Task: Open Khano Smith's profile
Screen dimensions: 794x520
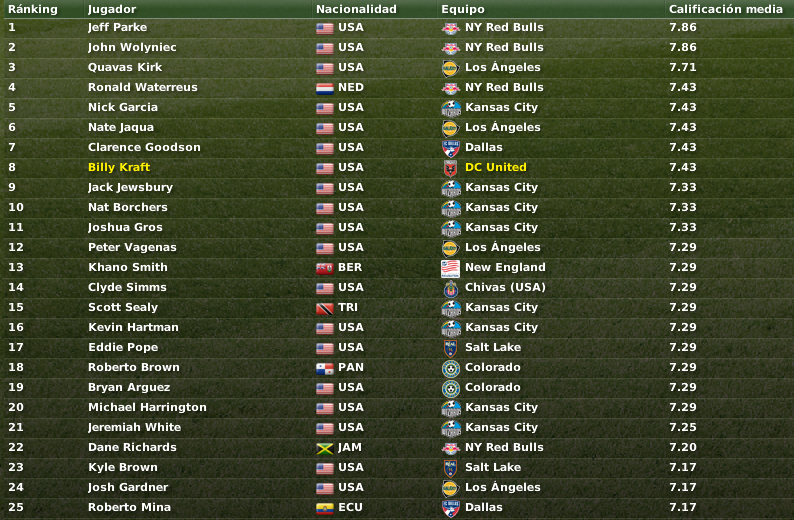Action: pyautogui.click(x=128, y=267)
